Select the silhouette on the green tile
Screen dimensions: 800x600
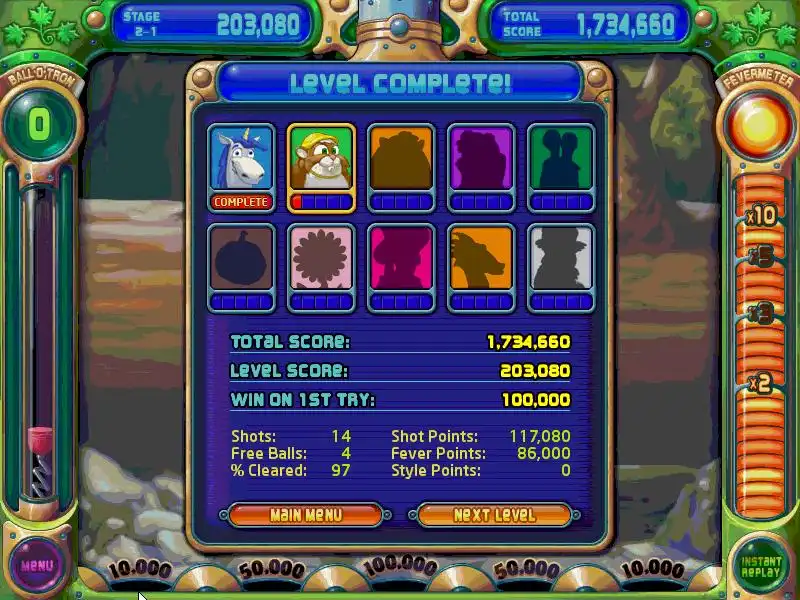(x=561, y=160)
